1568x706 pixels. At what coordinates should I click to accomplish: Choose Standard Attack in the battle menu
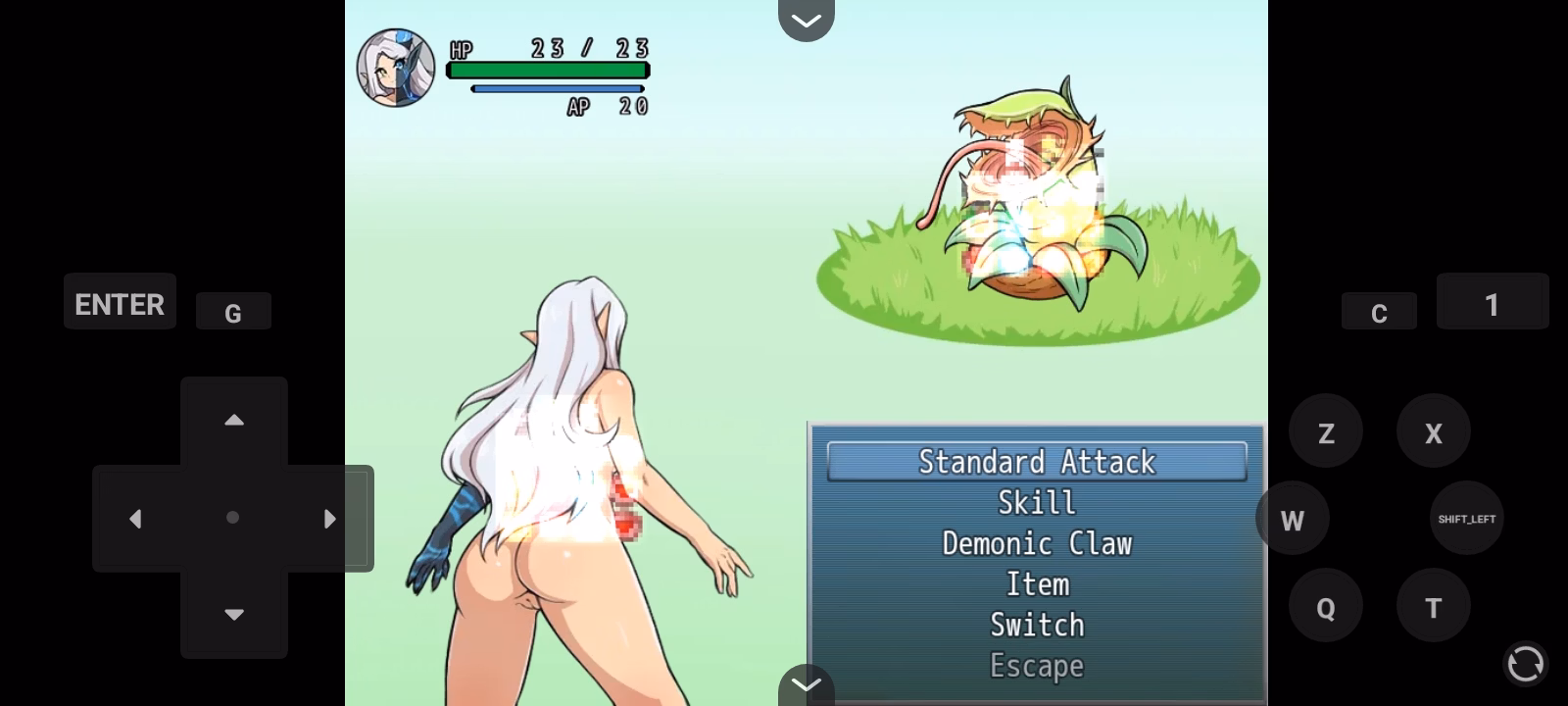(x=1037, y=462)
